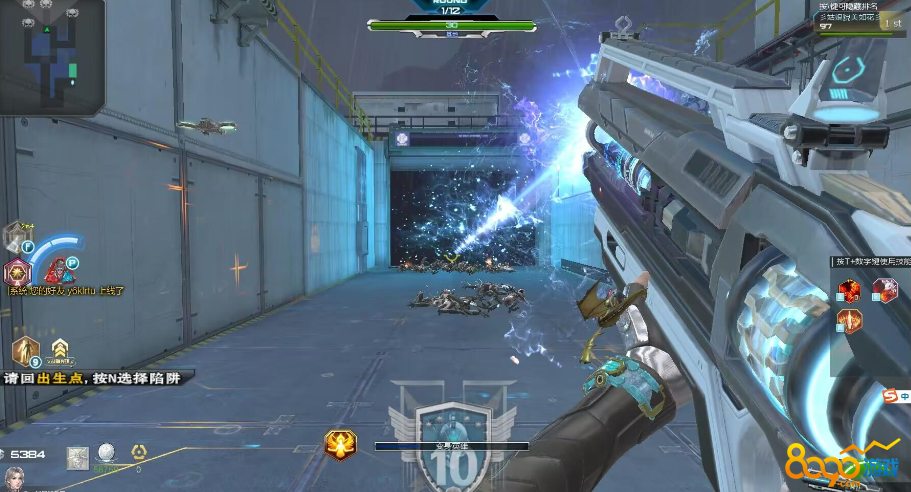Use the red and white claw skill
The image size is (911, 492).
point(883,290)
